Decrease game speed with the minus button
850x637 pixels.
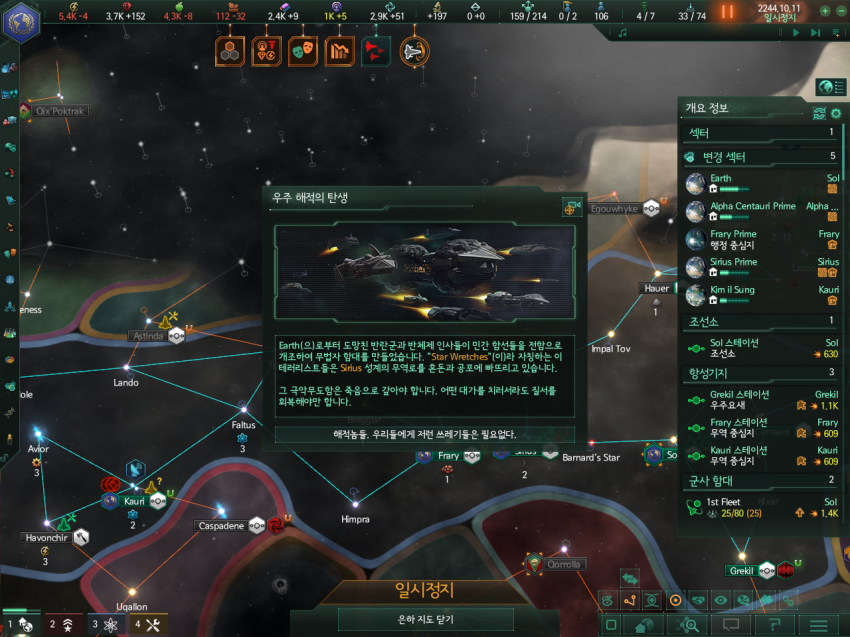[x=840, y=11]
